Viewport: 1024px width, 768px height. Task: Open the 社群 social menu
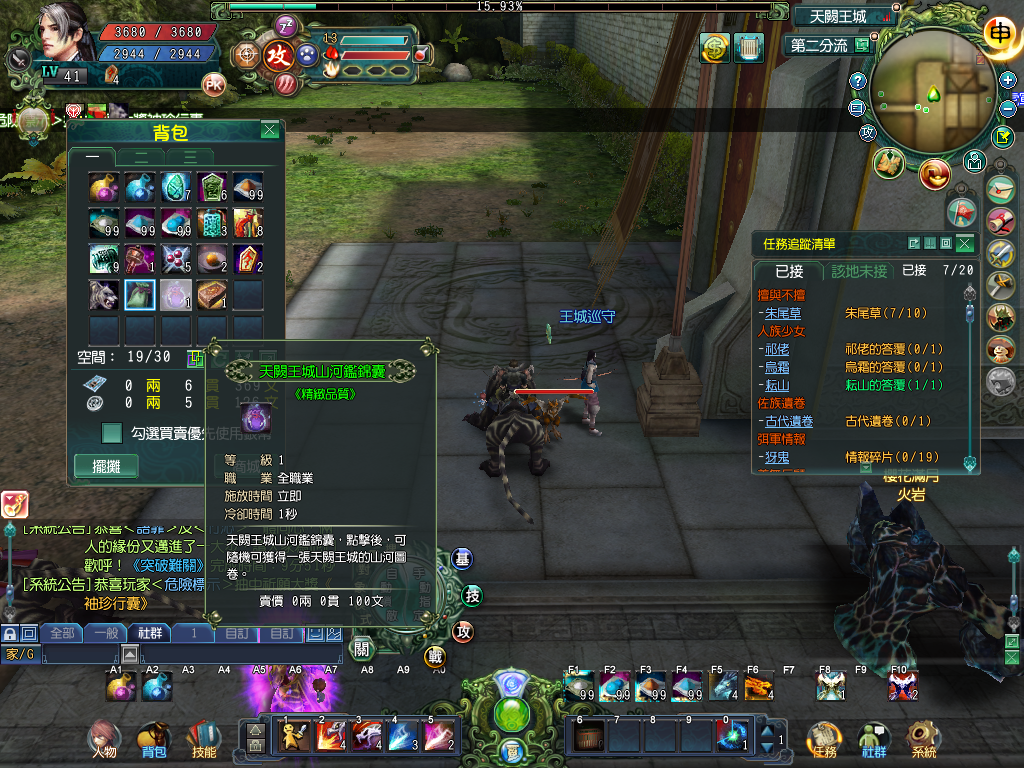tap(874, 739)
